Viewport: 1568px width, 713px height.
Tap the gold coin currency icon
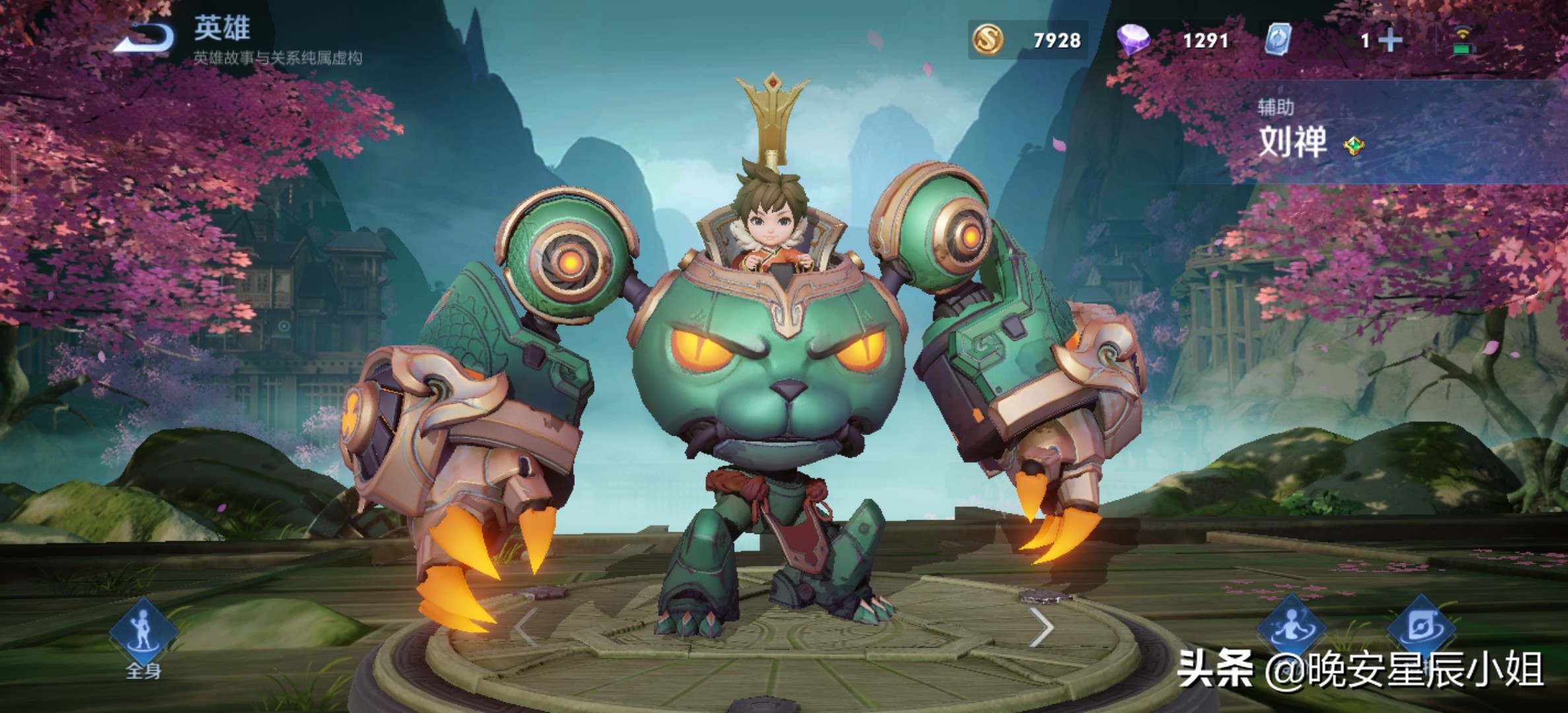coord(988,40)
